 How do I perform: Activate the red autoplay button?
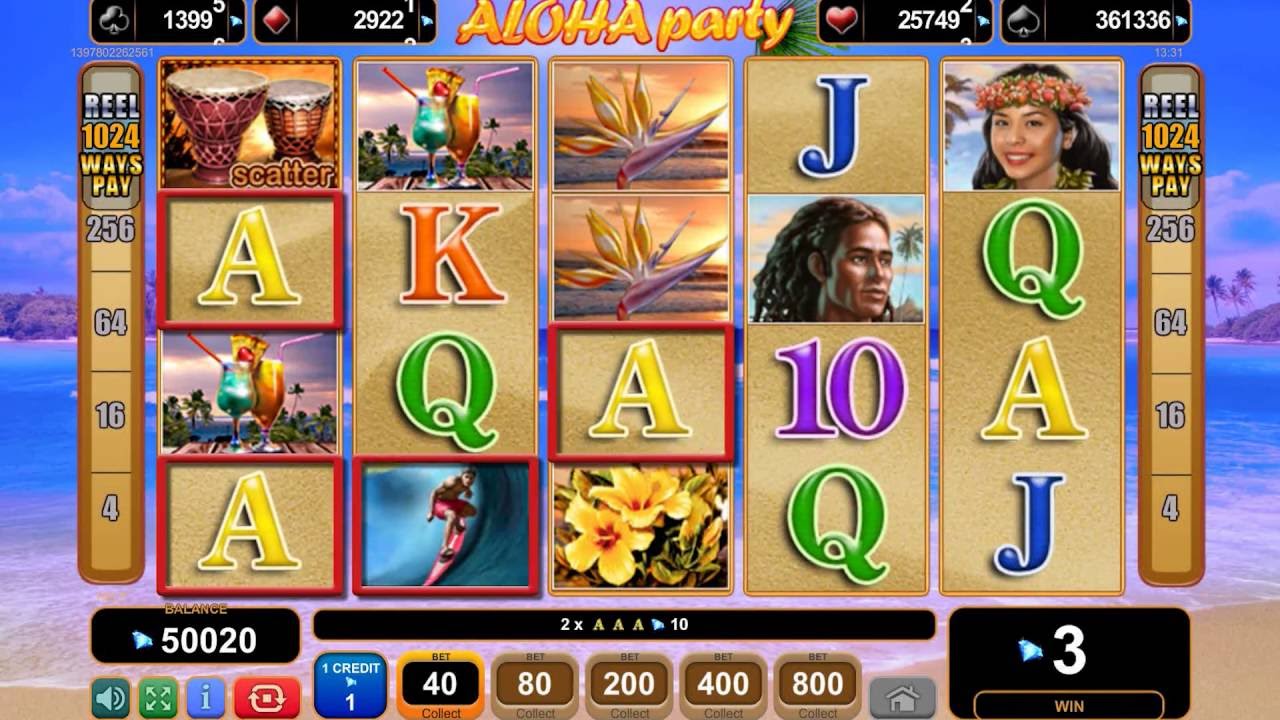coord(267,696)
